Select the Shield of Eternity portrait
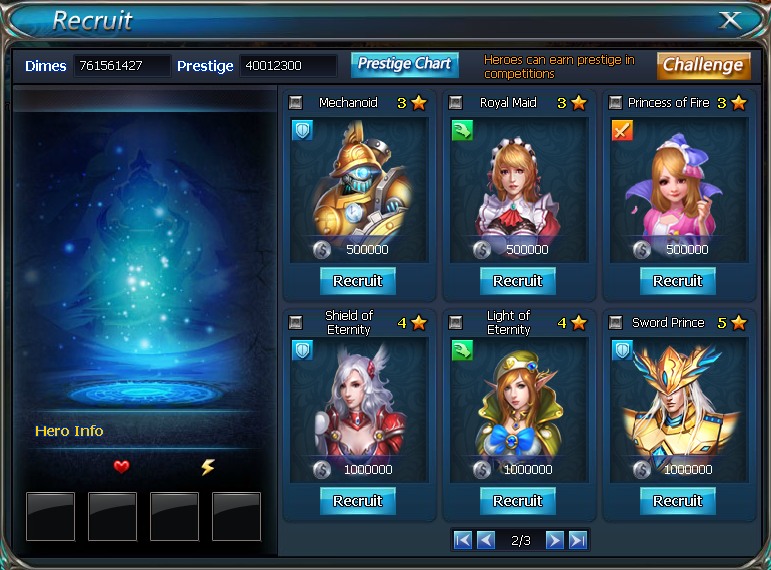 point(357,400)
